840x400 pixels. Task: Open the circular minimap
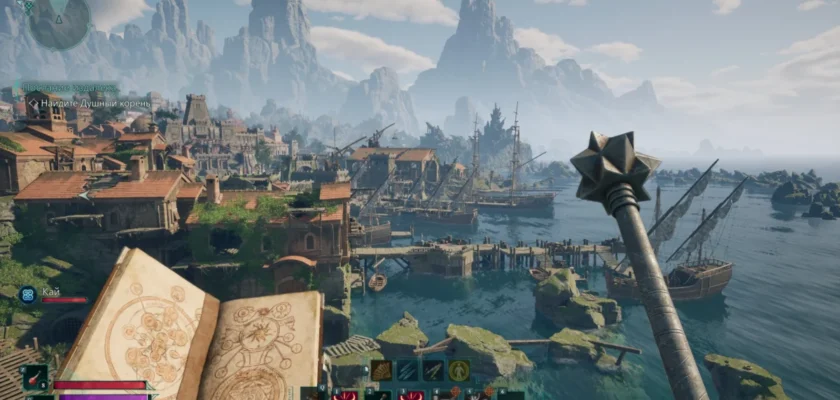(59, 22)
